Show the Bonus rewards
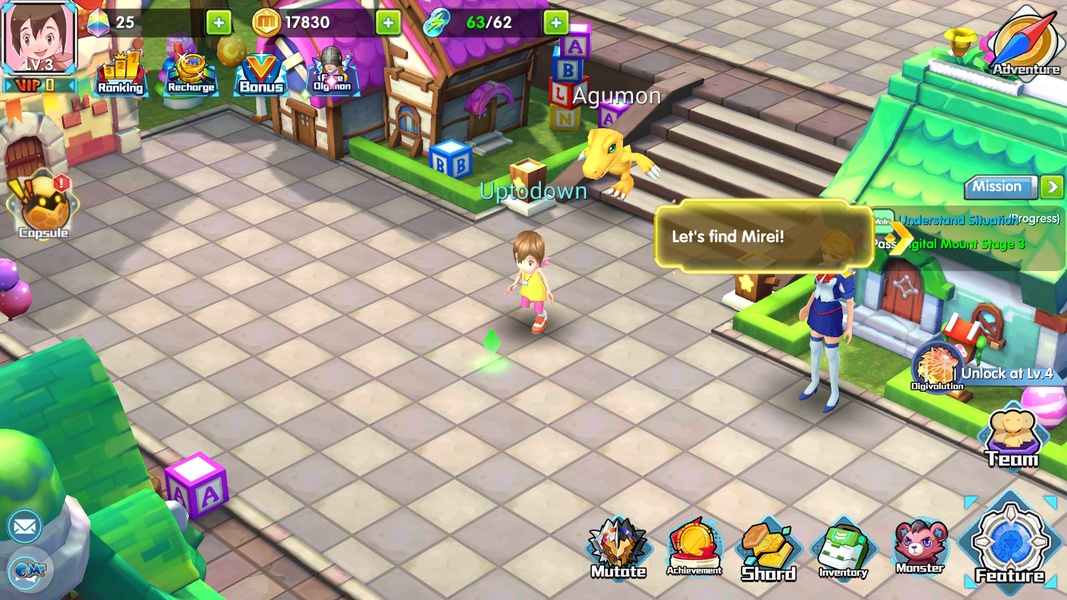The height and width of the screenshot is (600, 1067). (x=260, y=73)
